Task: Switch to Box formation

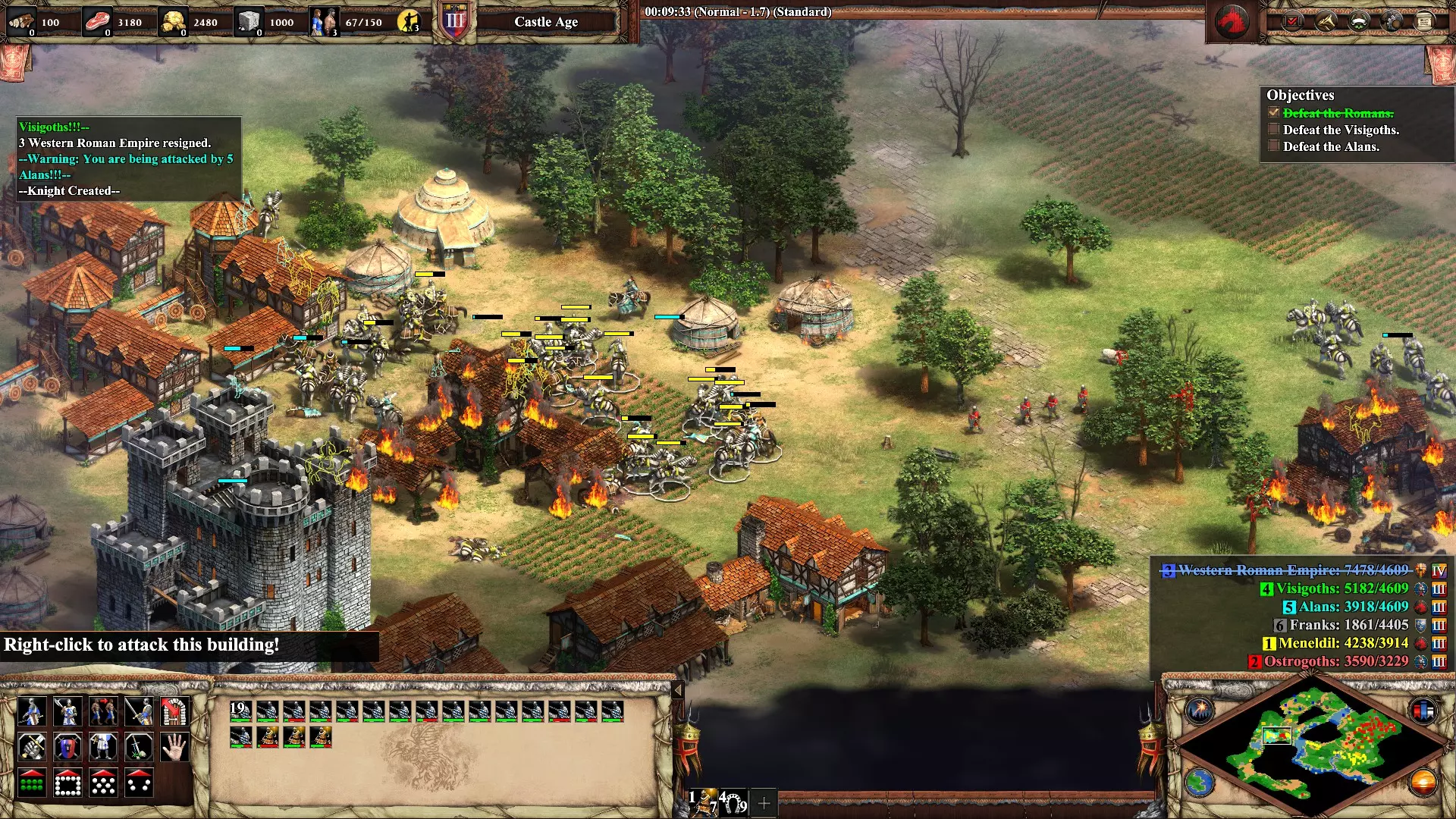Action: (x=67, y=783)
